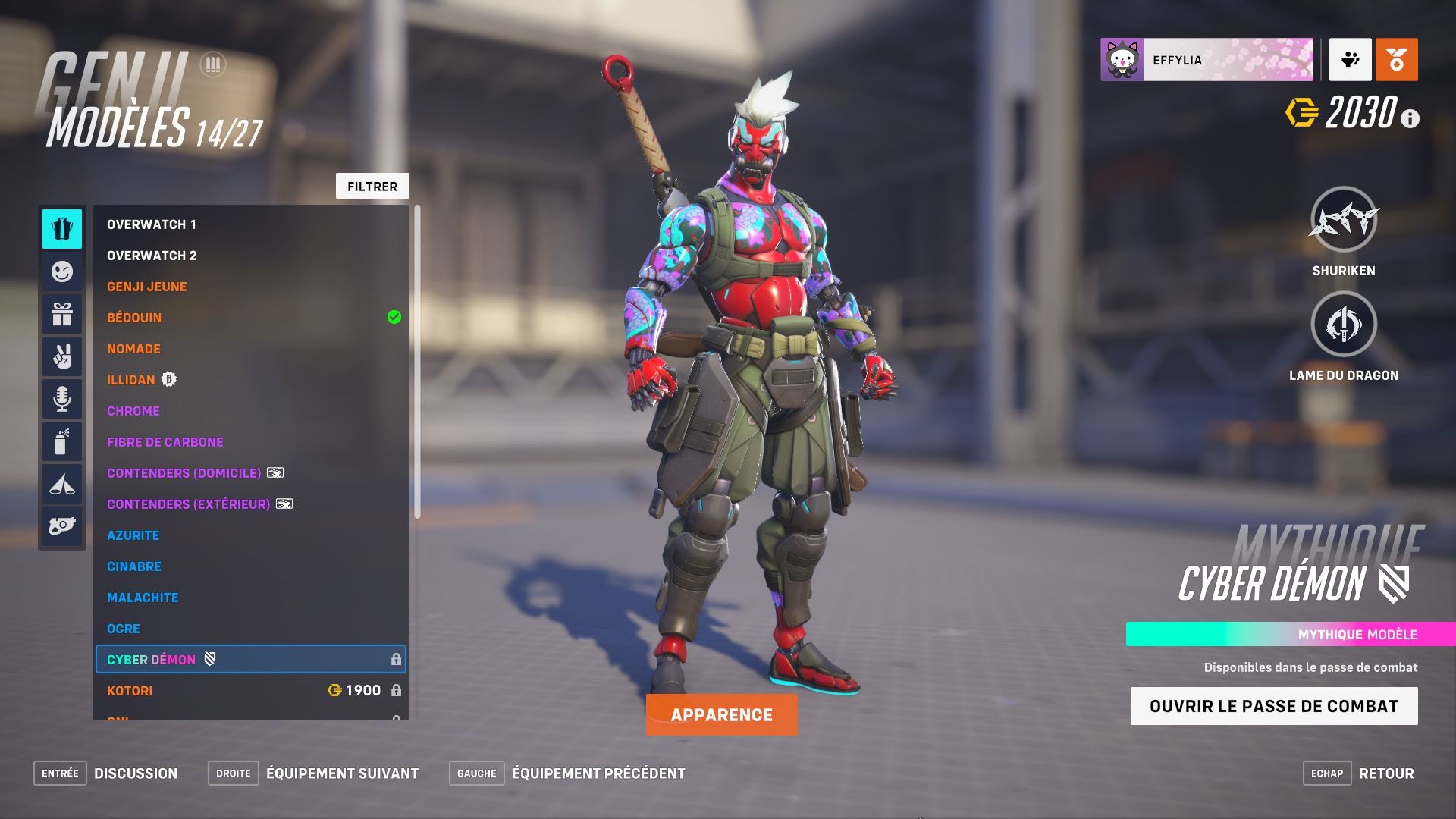Open the emotes category in the sidebar
The image size is (1456, 819).
pos(61,272)
